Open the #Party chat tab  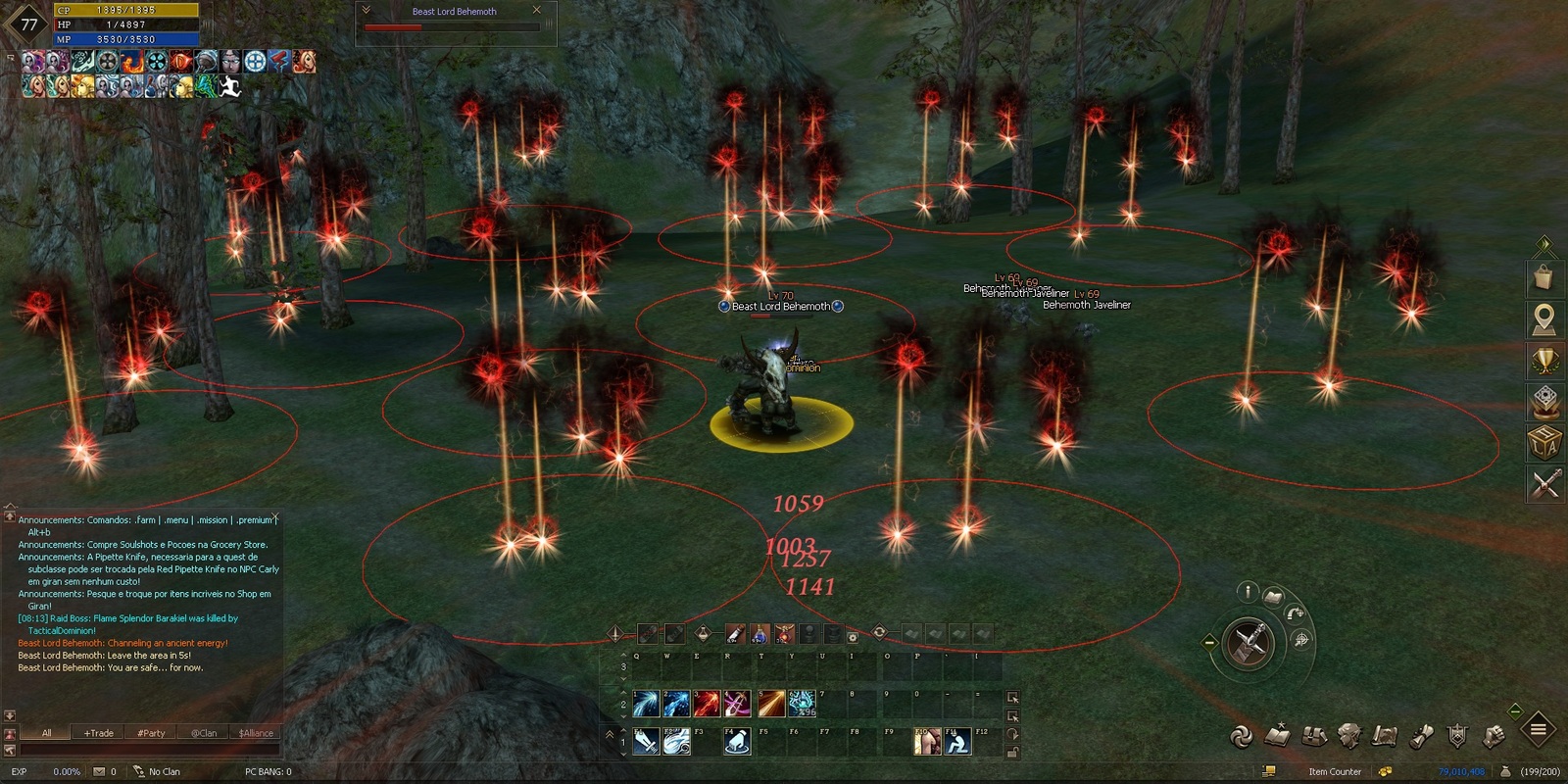[x=151, y=733]
